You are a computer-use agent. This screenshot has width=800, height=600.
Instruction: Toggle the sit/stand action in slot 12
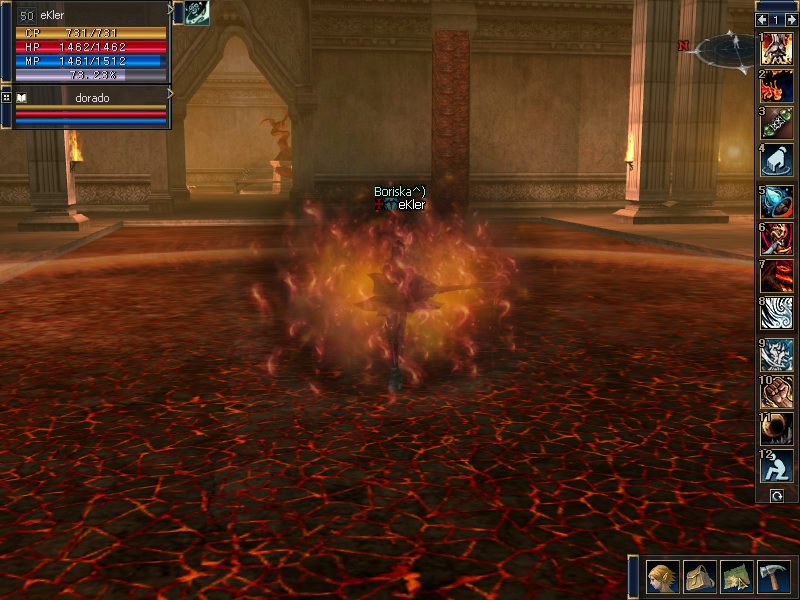pos(777,467)
